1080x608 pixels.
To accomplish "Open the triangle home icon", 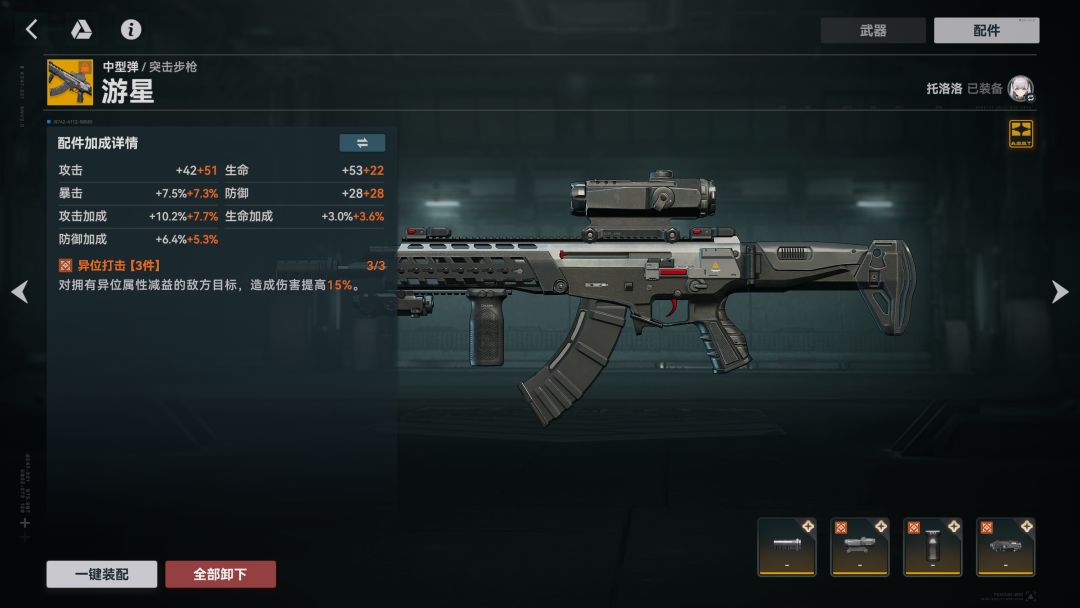I will point(81,30).
